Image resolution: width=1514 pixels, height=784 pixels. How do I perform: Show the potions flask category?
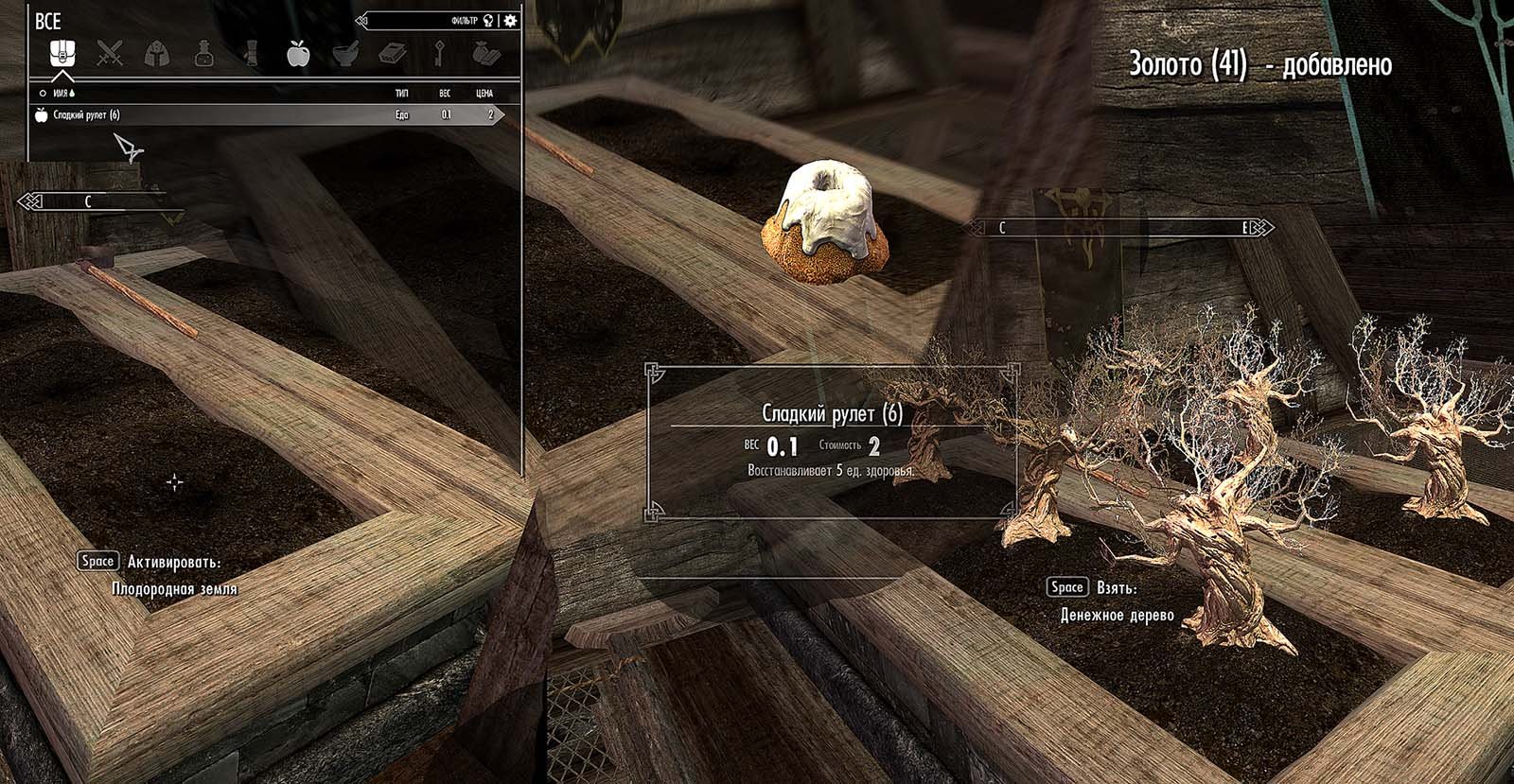coord(203,54)
